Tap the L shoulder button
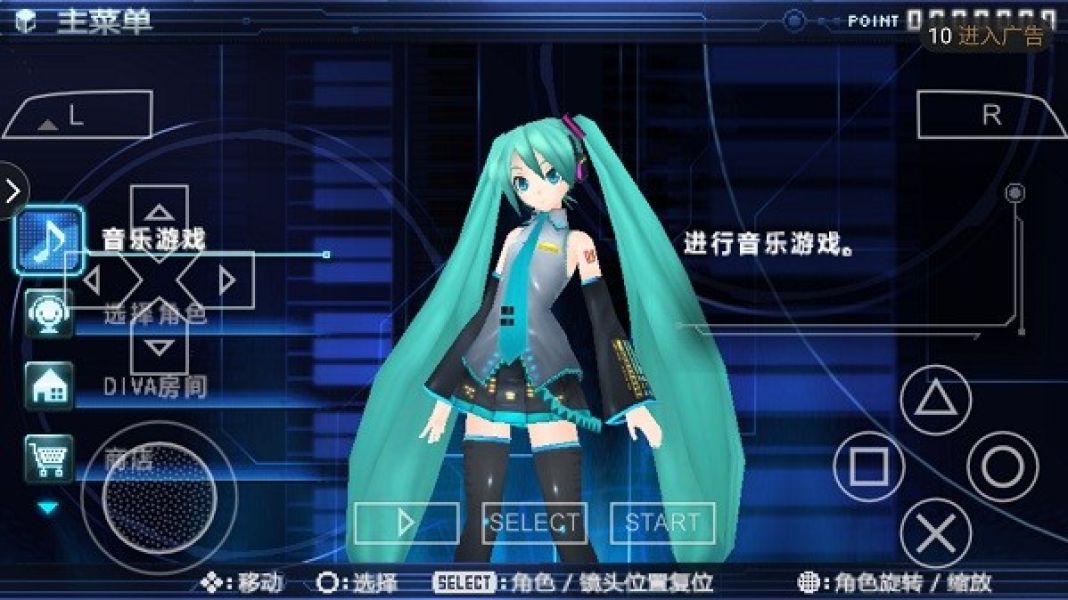 click(x=77, y=115)
